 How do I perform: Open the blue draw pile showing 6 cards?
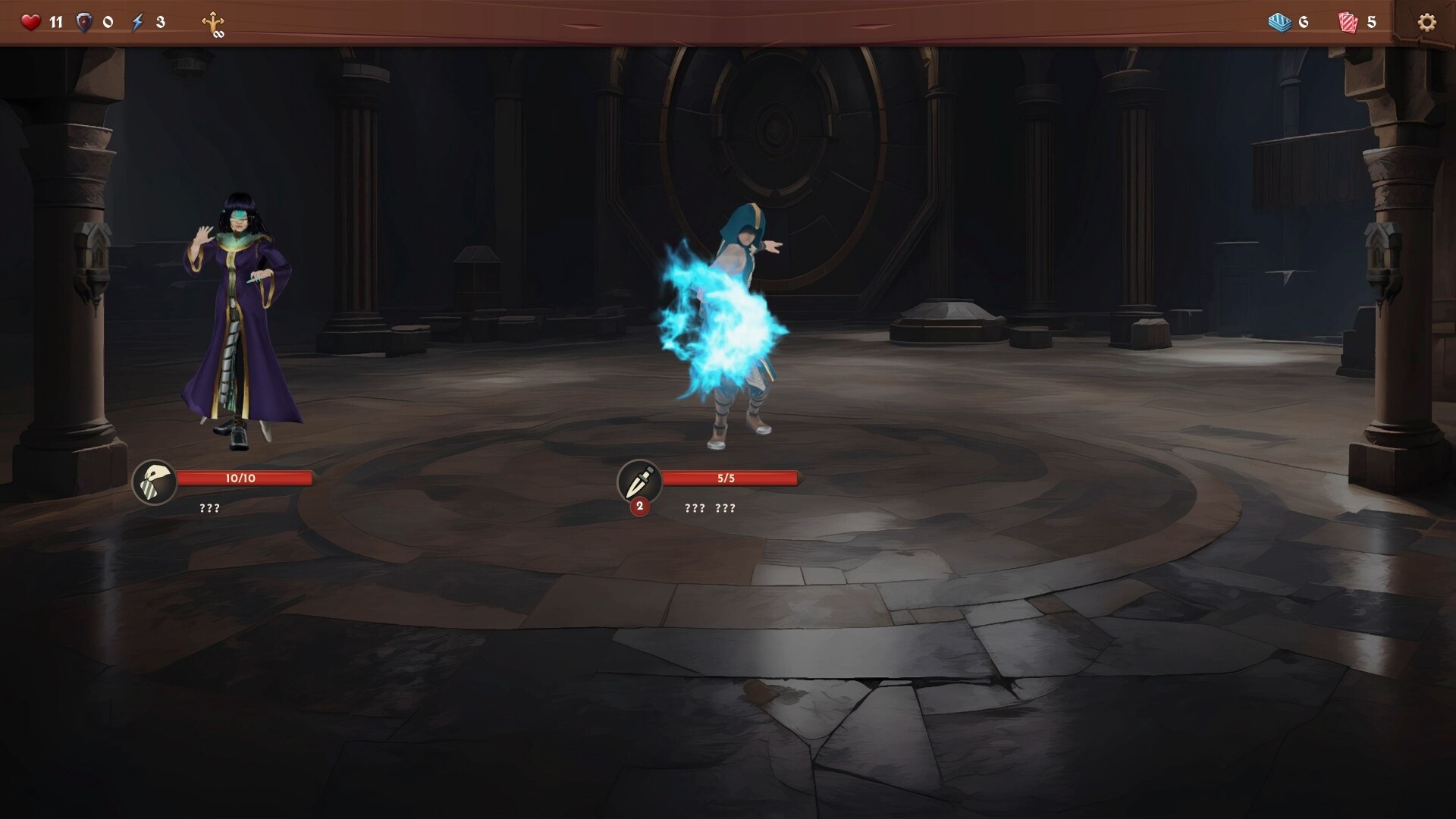point(1280,22)
